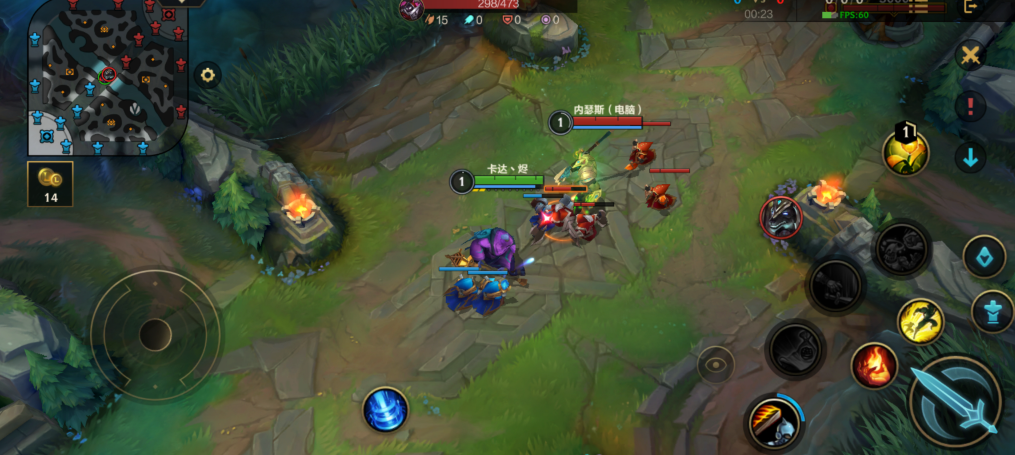Use the yellow Flash summoner spell
Image resolution: width=1015 pixels, height=455 pixels.
click(x=921, y=320)
